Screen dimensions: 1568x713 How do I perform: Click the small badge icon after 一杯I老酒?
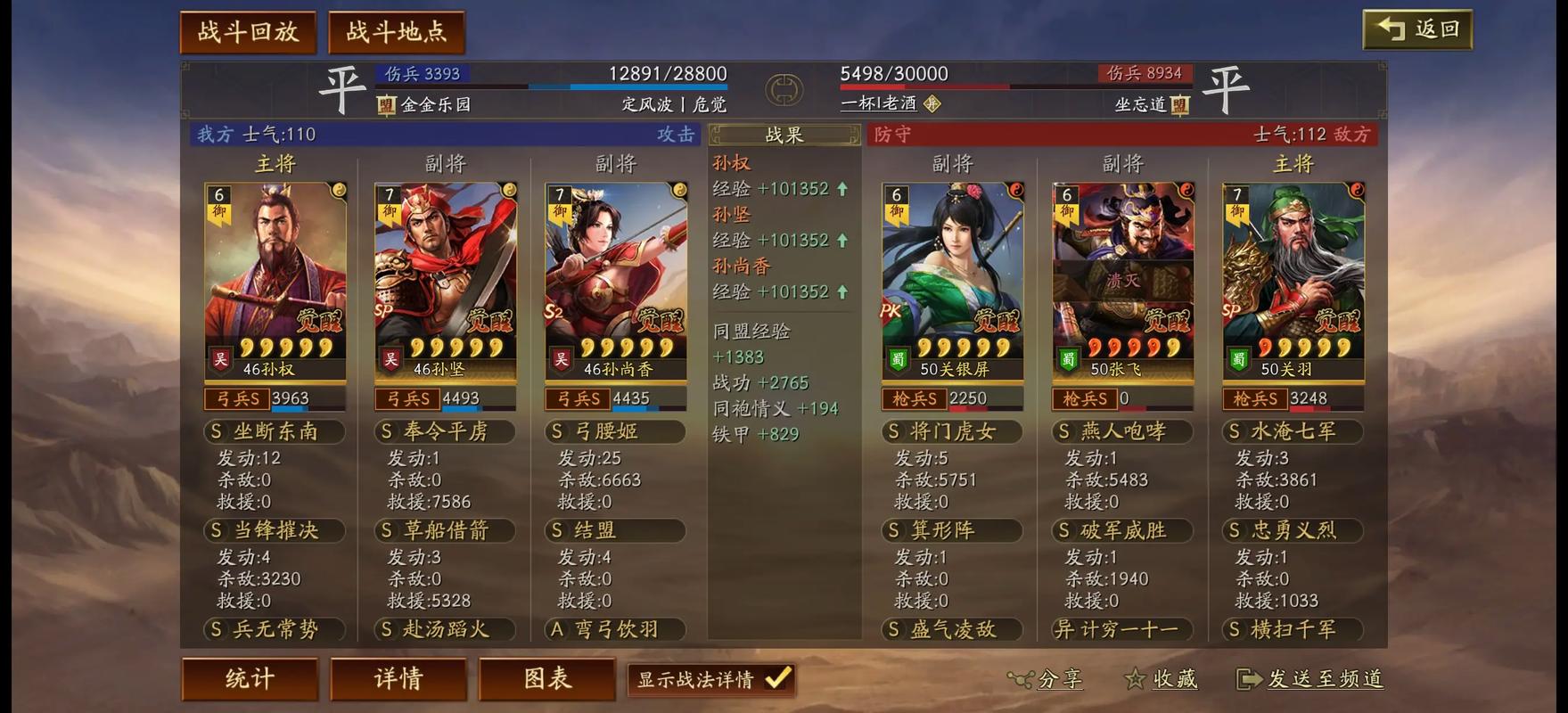click(932, 104)
